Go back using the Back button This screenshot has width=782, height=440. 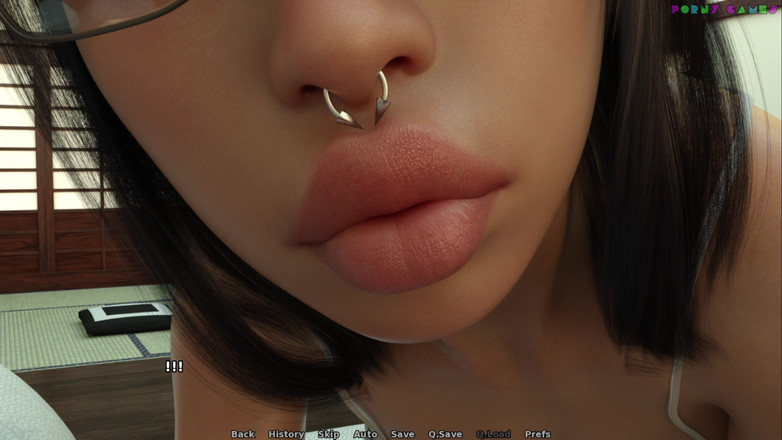[x=243, y=434]
